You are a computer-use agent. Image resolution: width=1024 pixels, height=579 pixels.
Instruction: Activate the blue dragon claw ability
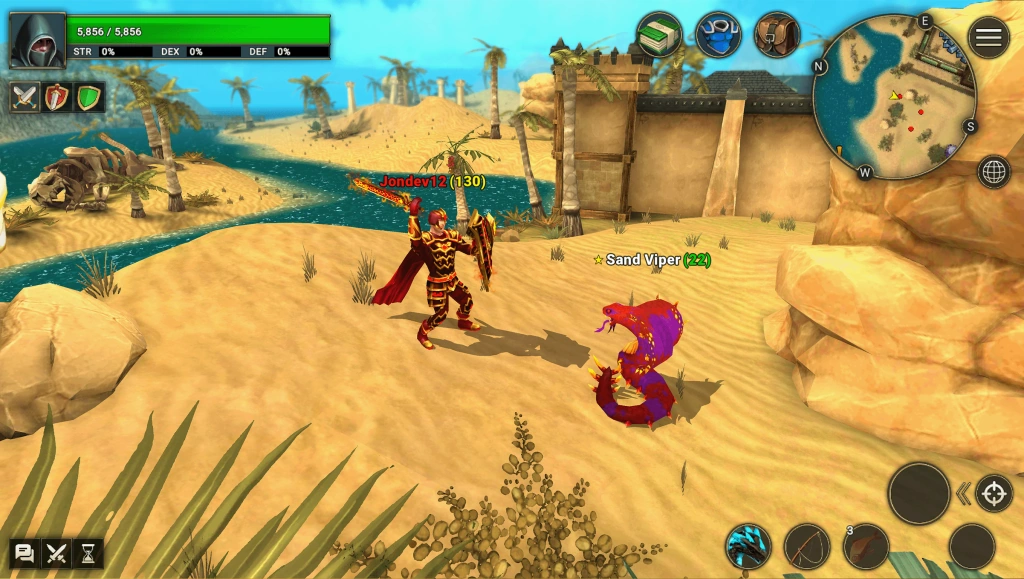click(748, 546)
